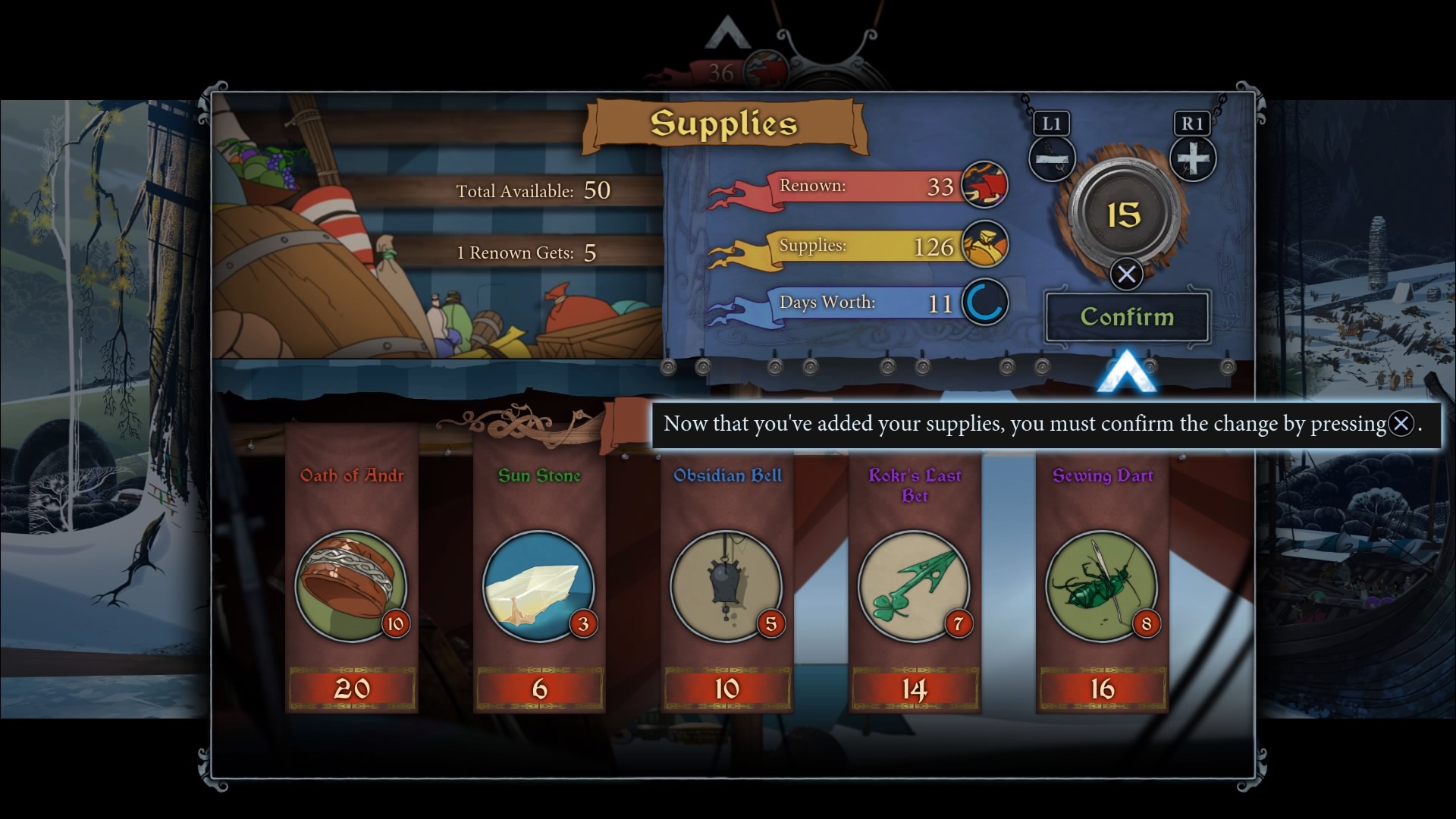
Task: Select the Oath of Andr item
Action: tap(350, 585)
